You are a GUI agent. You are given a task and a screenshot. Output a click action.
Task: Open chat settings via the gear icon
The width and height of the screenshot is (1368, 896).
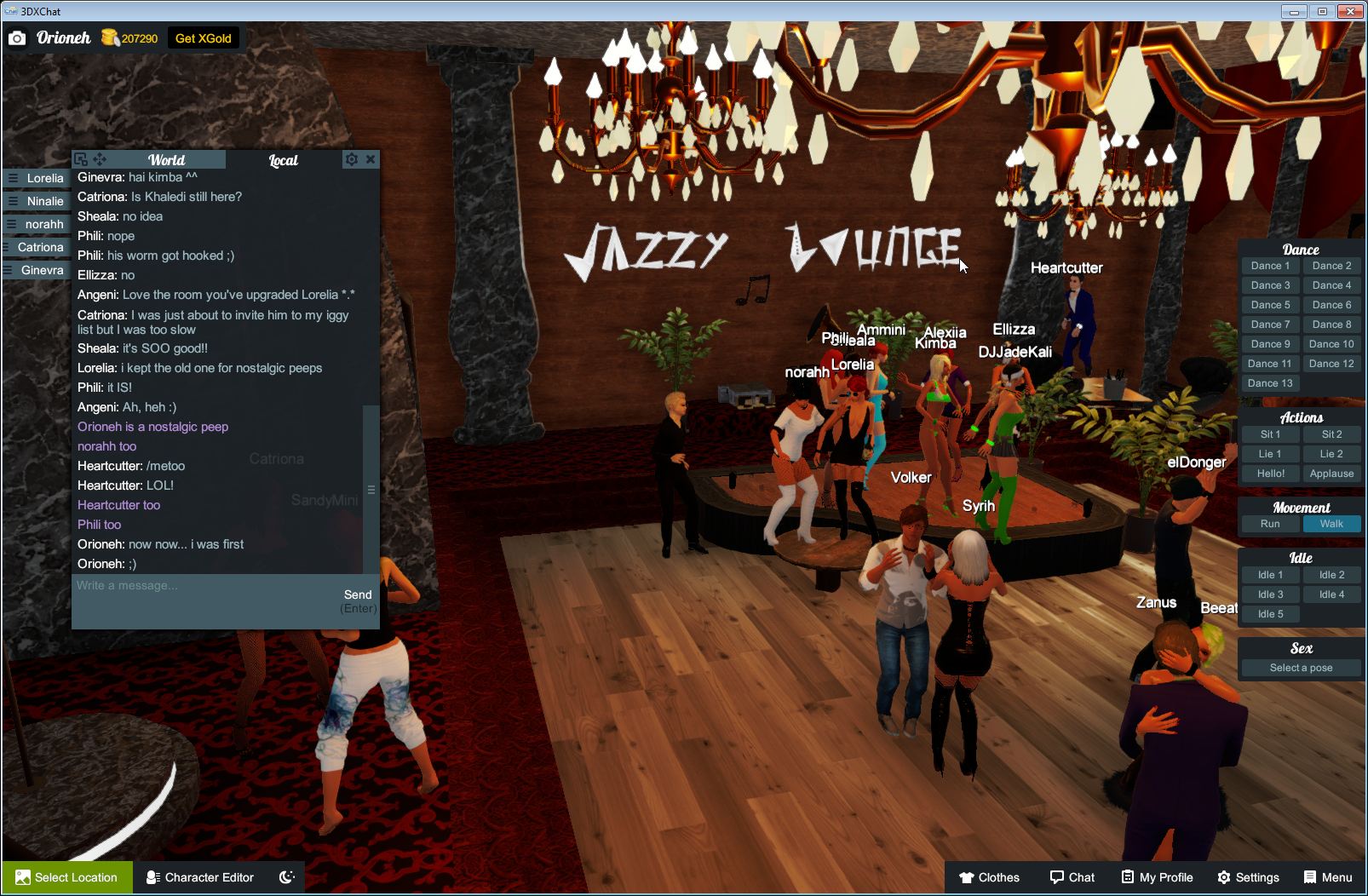click(352, 159)
